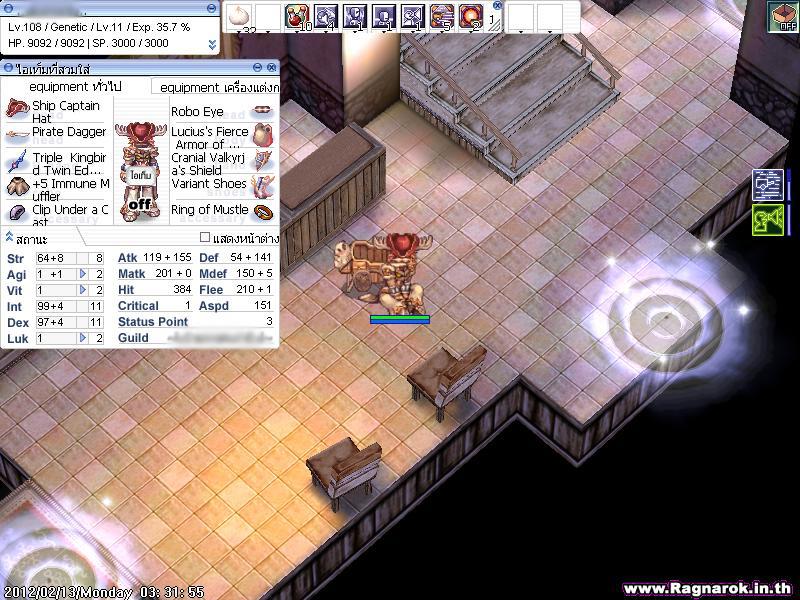Expand the basic info window arrows
The height and width of the screenshot is (600, 800).
click(x=211, y=45)
